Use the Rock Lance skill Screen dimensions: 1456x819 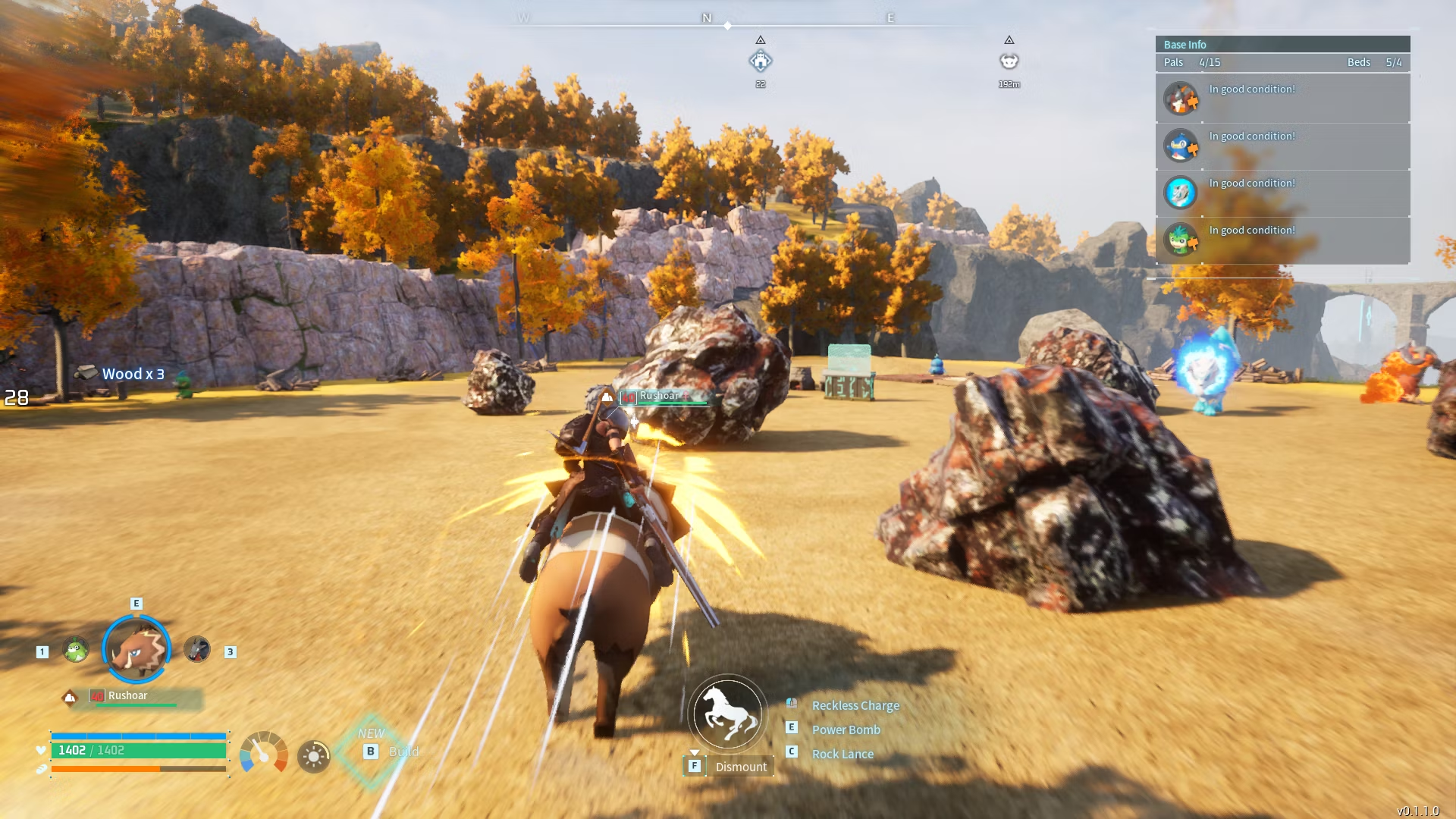pyautogui.click(x=842, y=754)
